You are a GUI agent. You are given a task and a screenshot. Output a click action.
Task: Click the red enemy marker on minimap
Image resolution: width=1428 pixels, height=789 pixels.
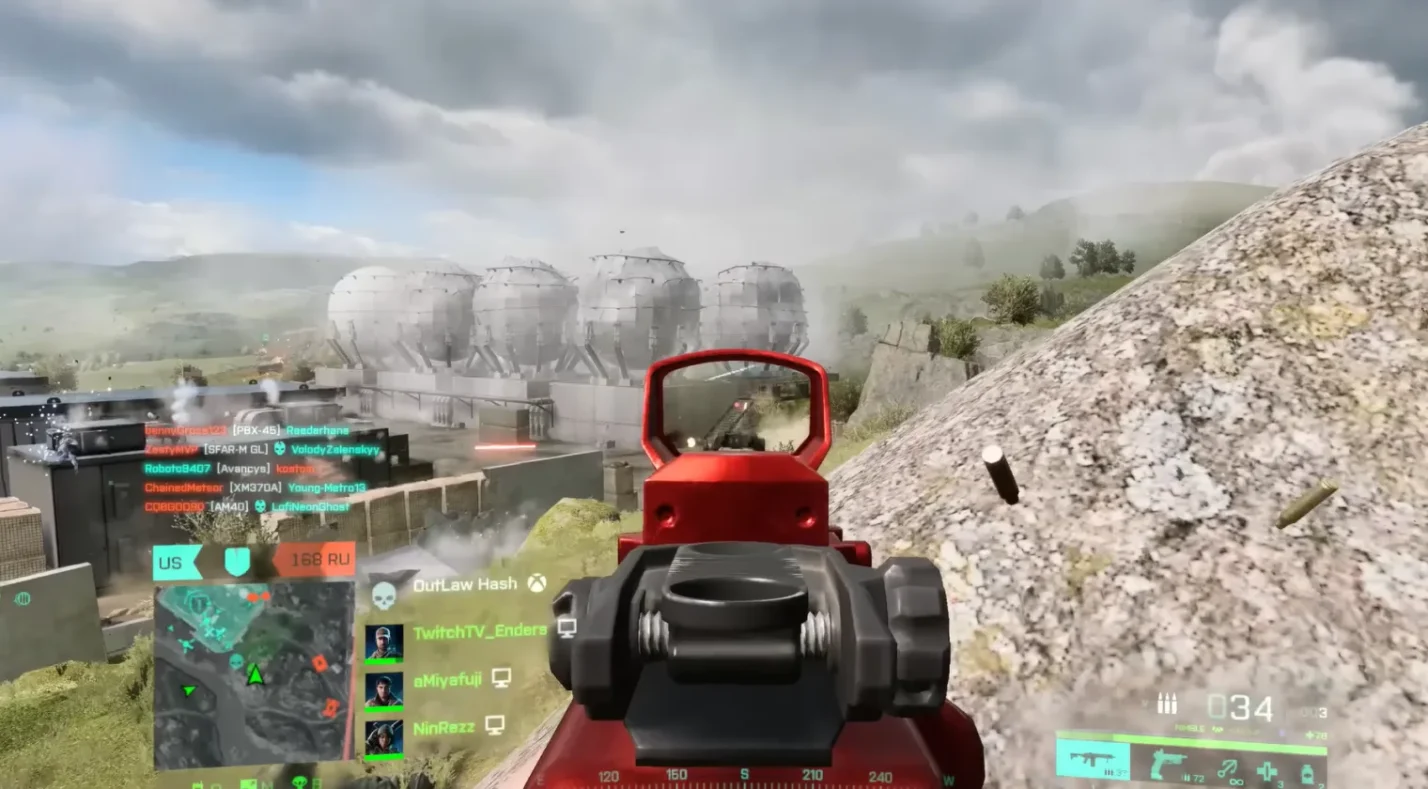[x=319, y=663]
